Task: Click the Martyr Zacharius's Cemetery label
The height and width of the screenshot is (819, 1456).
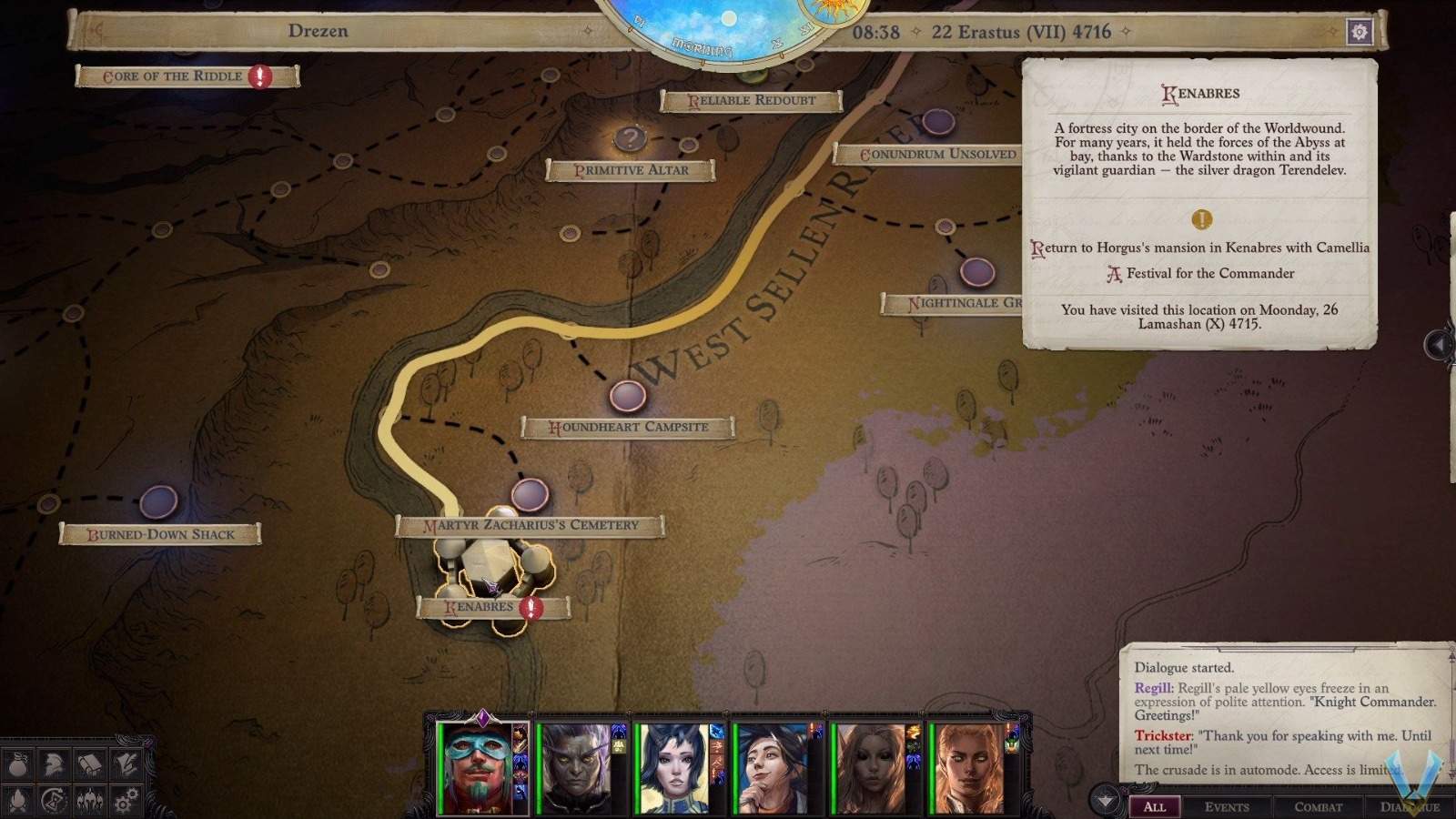Action: [x=532, y=526]
